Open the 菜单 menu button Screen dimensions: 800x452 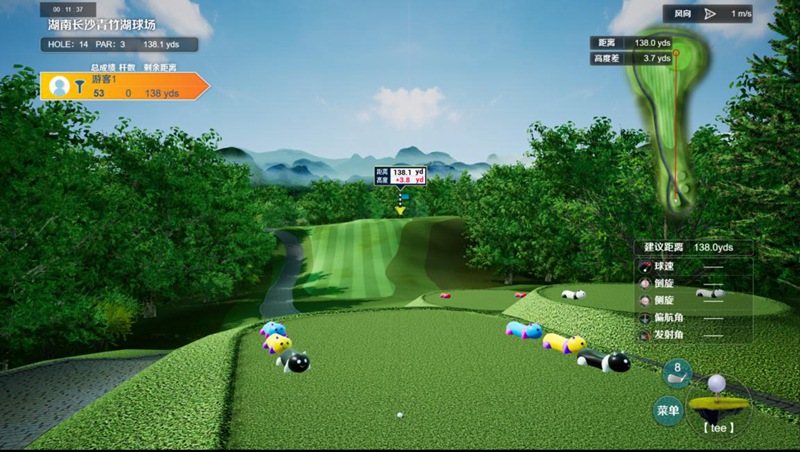[668, 410]
